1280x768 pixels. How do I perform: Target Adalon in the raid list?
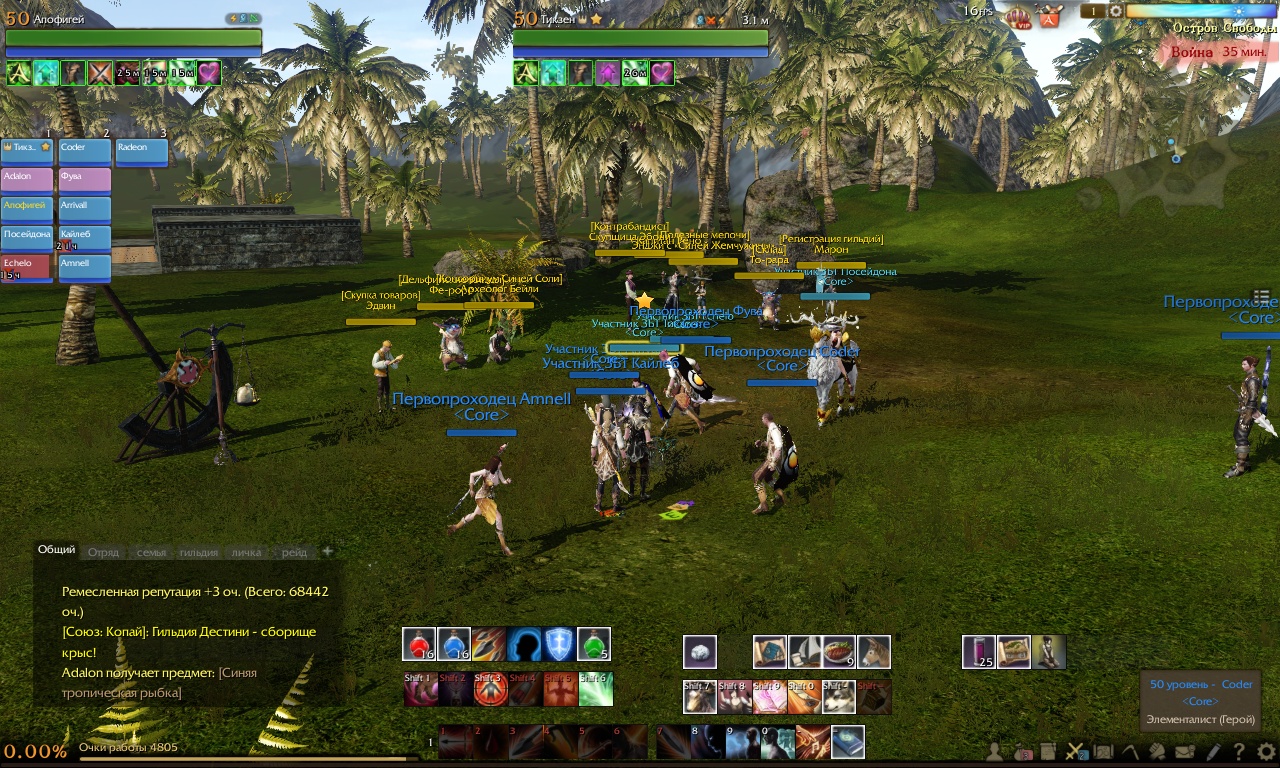(x=27, y=181)
